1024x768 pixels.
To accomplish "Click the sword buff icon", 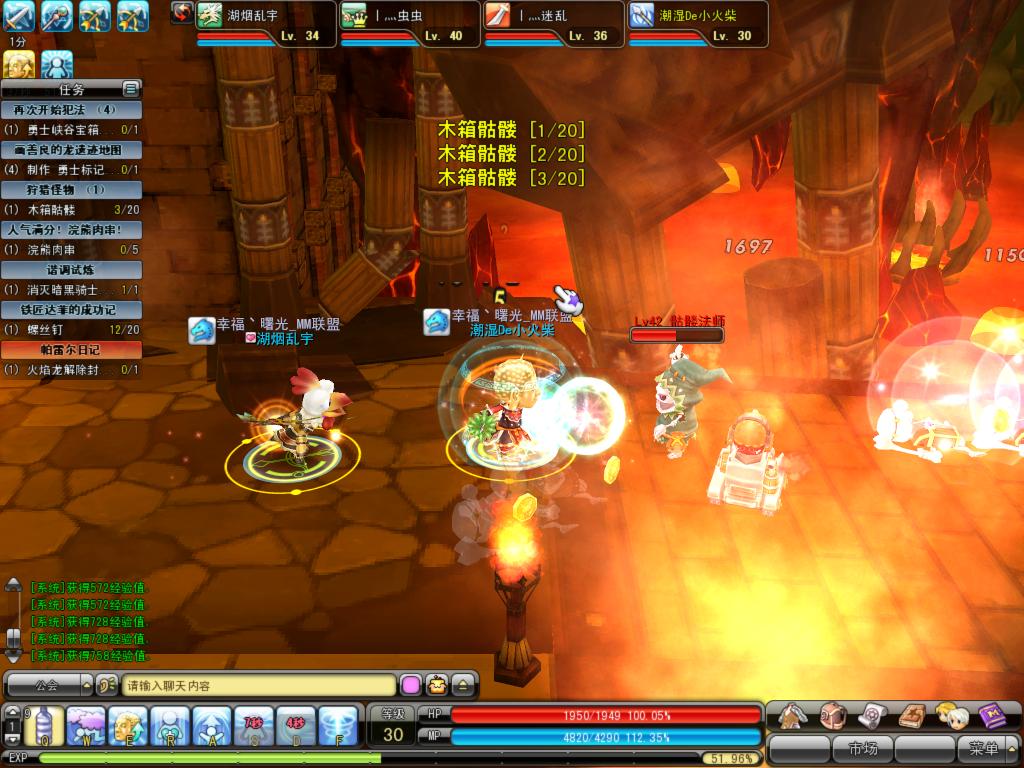I will pos(19,16).
